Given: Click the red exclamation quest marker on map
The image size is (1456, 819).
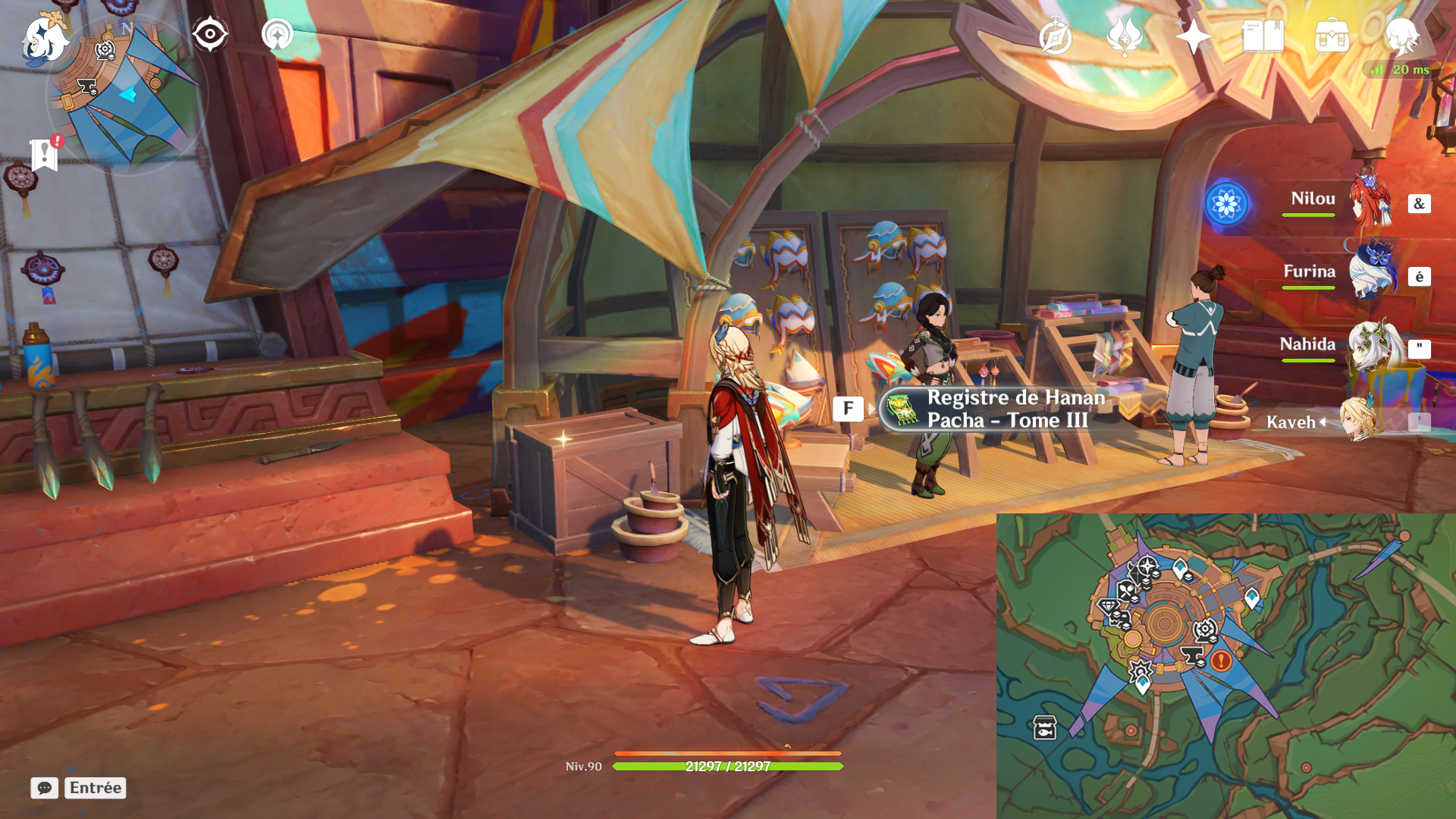Looking at the screenshot, I should 1221,661.
